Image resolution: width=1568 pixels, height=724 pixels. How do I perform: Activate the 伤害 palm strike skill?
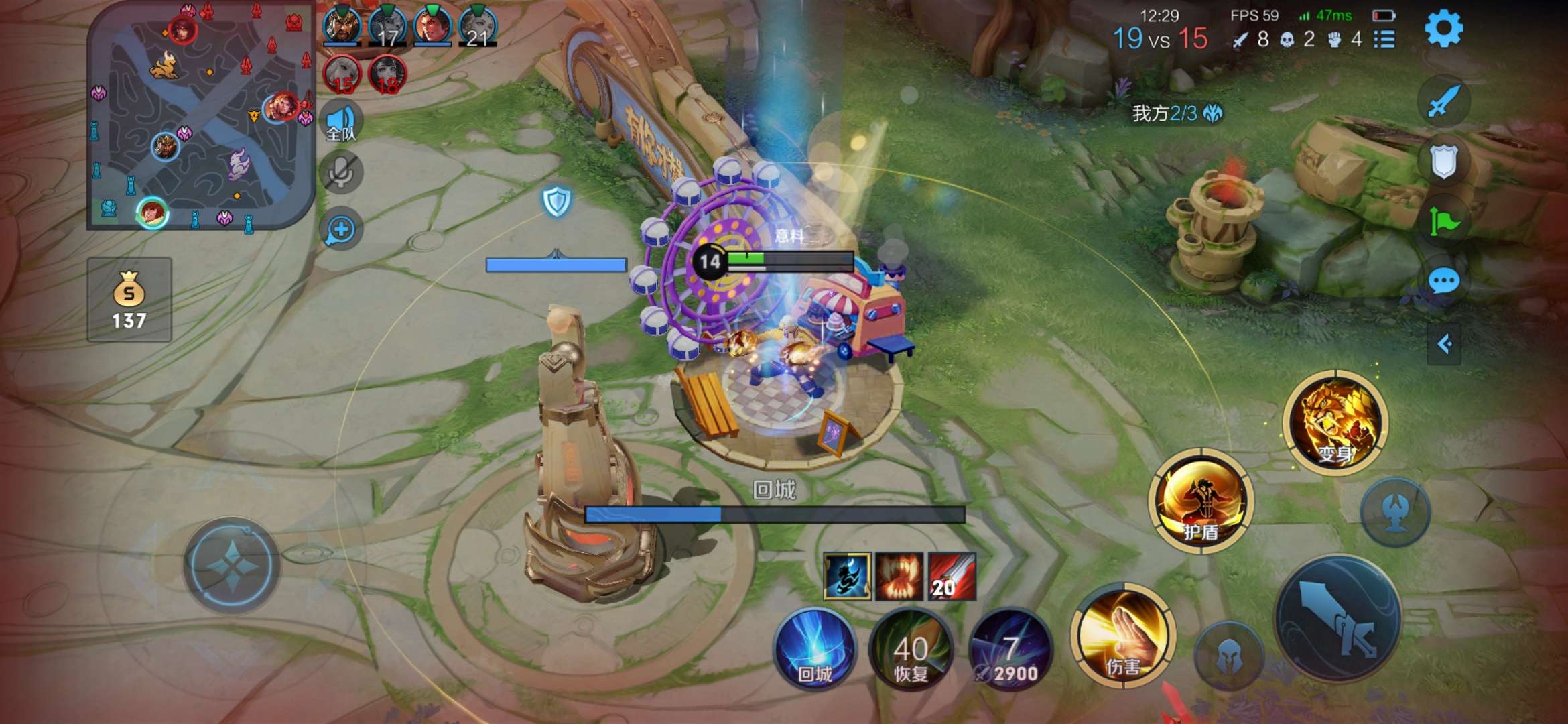tap(1122, 637)
